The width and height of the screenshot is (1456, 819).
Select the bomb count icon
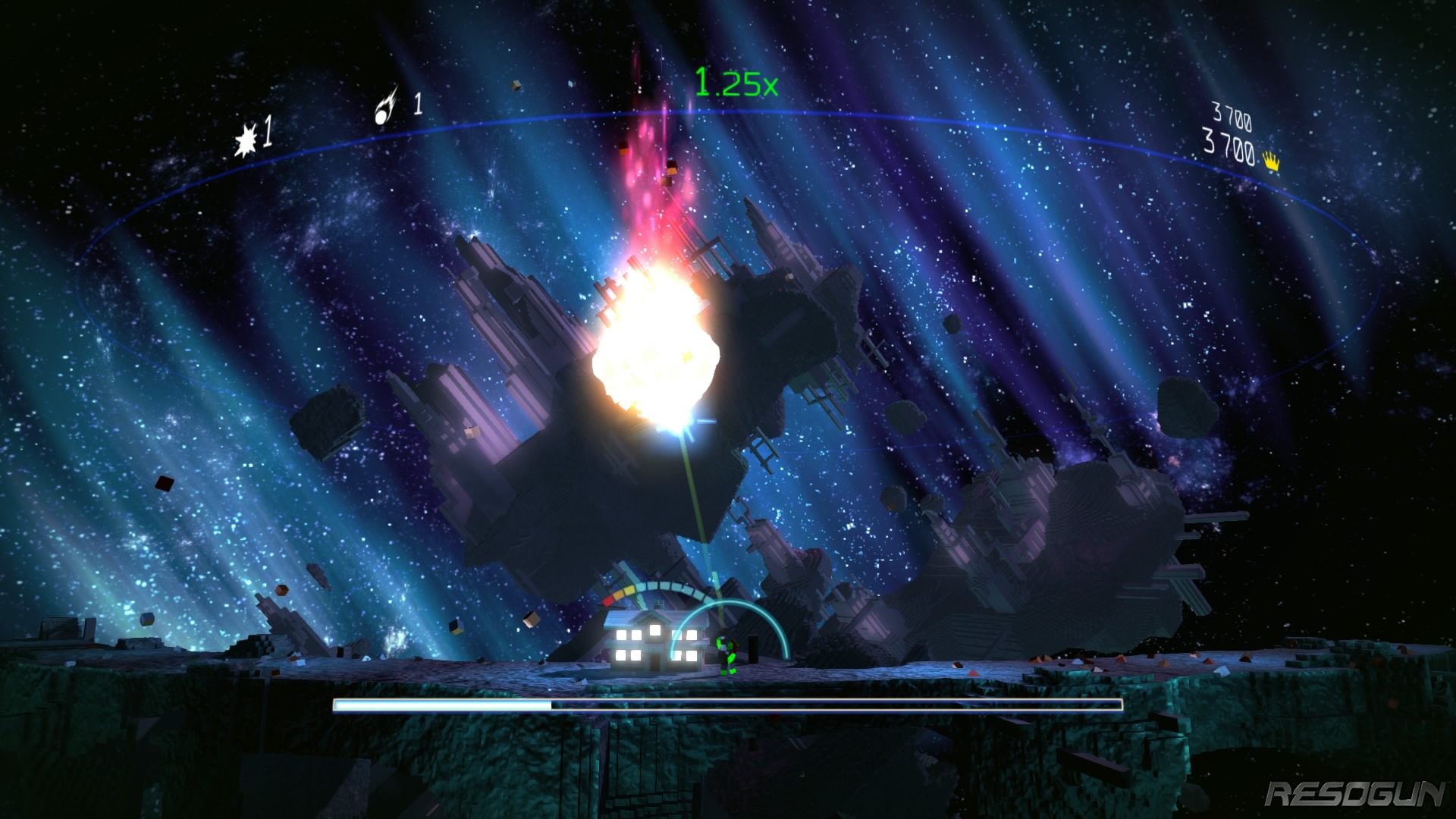(246, 136)
